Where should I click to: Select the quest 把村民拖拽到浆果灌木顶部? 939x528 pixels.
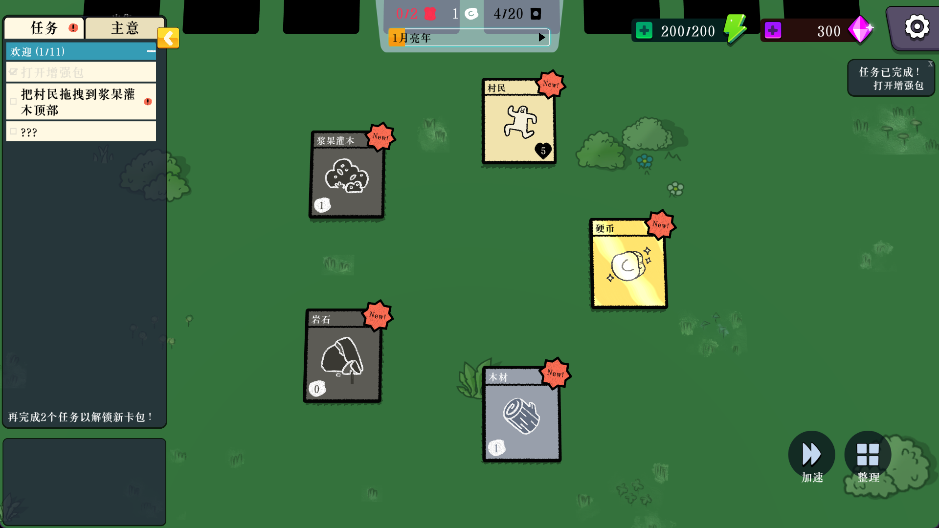pyautogui.click(x=81, y=102)
